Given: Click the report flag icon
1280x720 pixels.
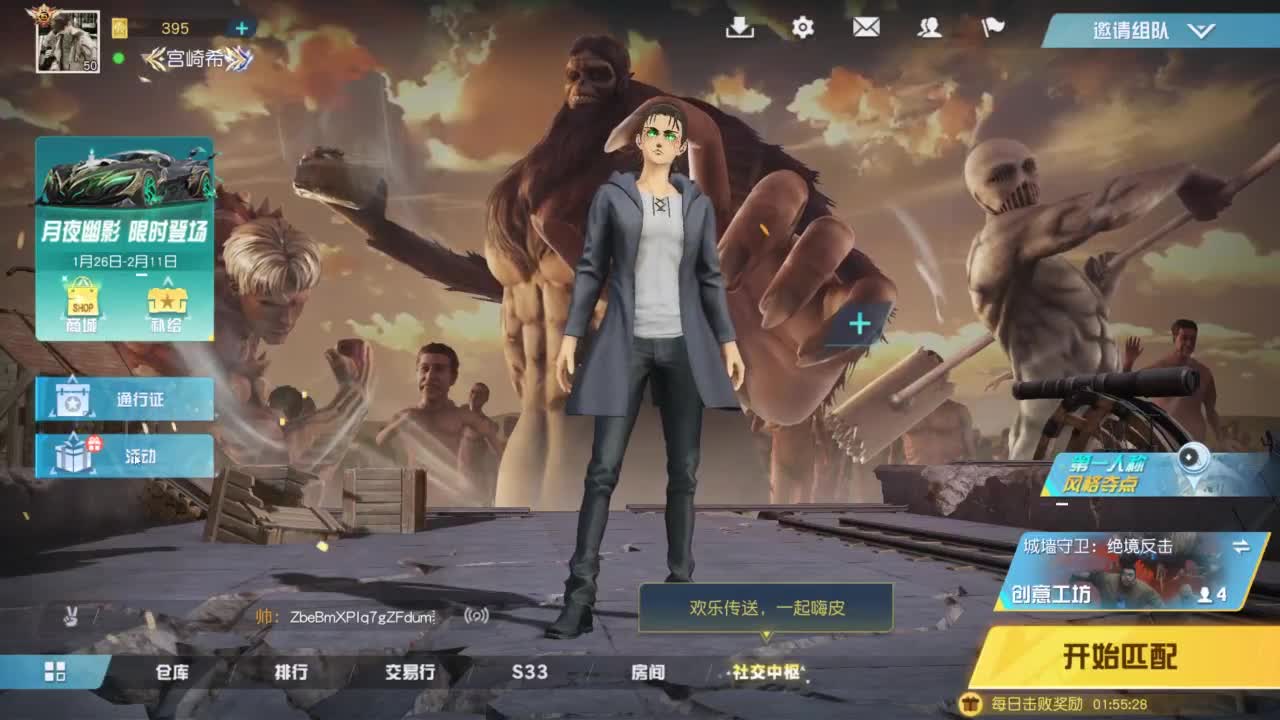Looking at the screenshot, I should tap(992, 29).
